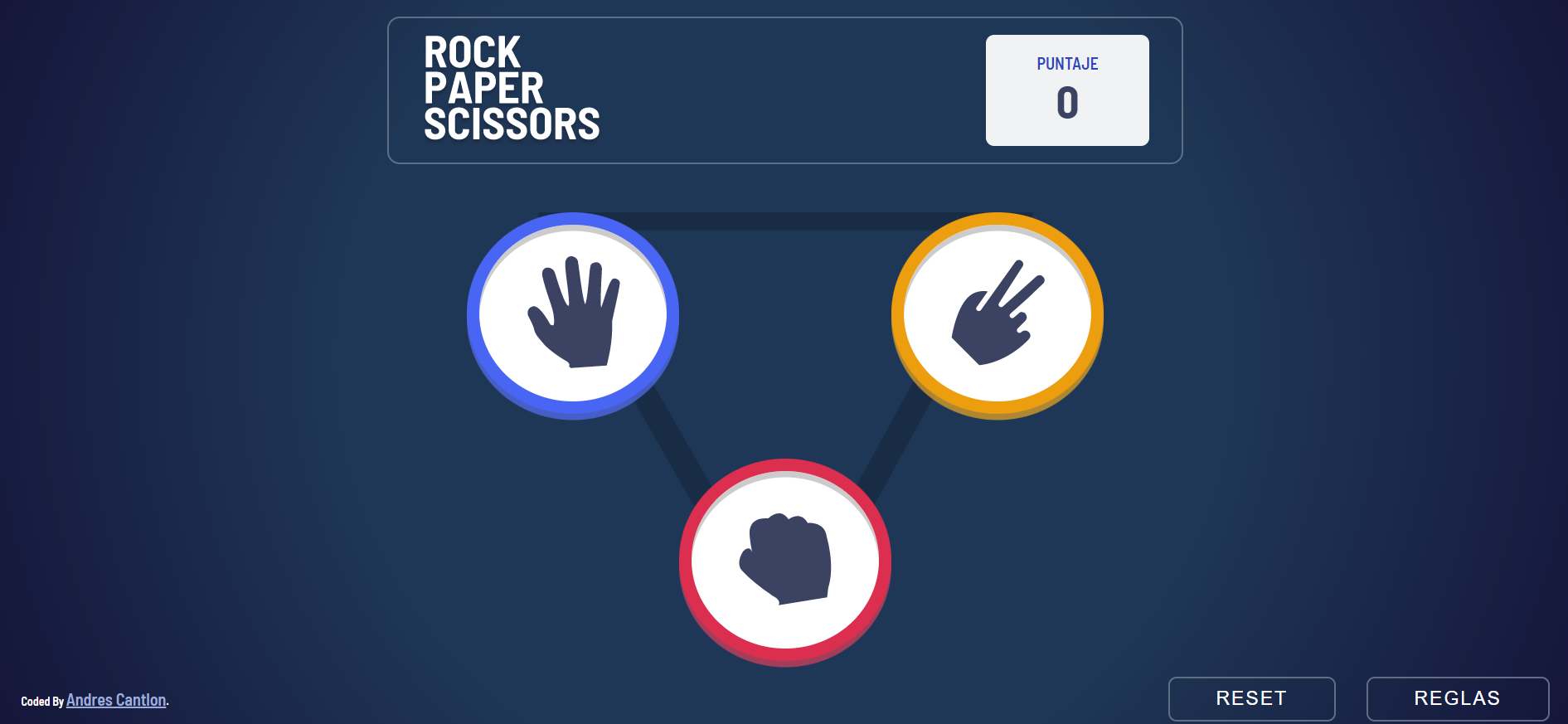Image resolution: width=1568 pixels, height=724 pixels.
Task: Follow the Andres Cantlon link
Action: point(116,700)
